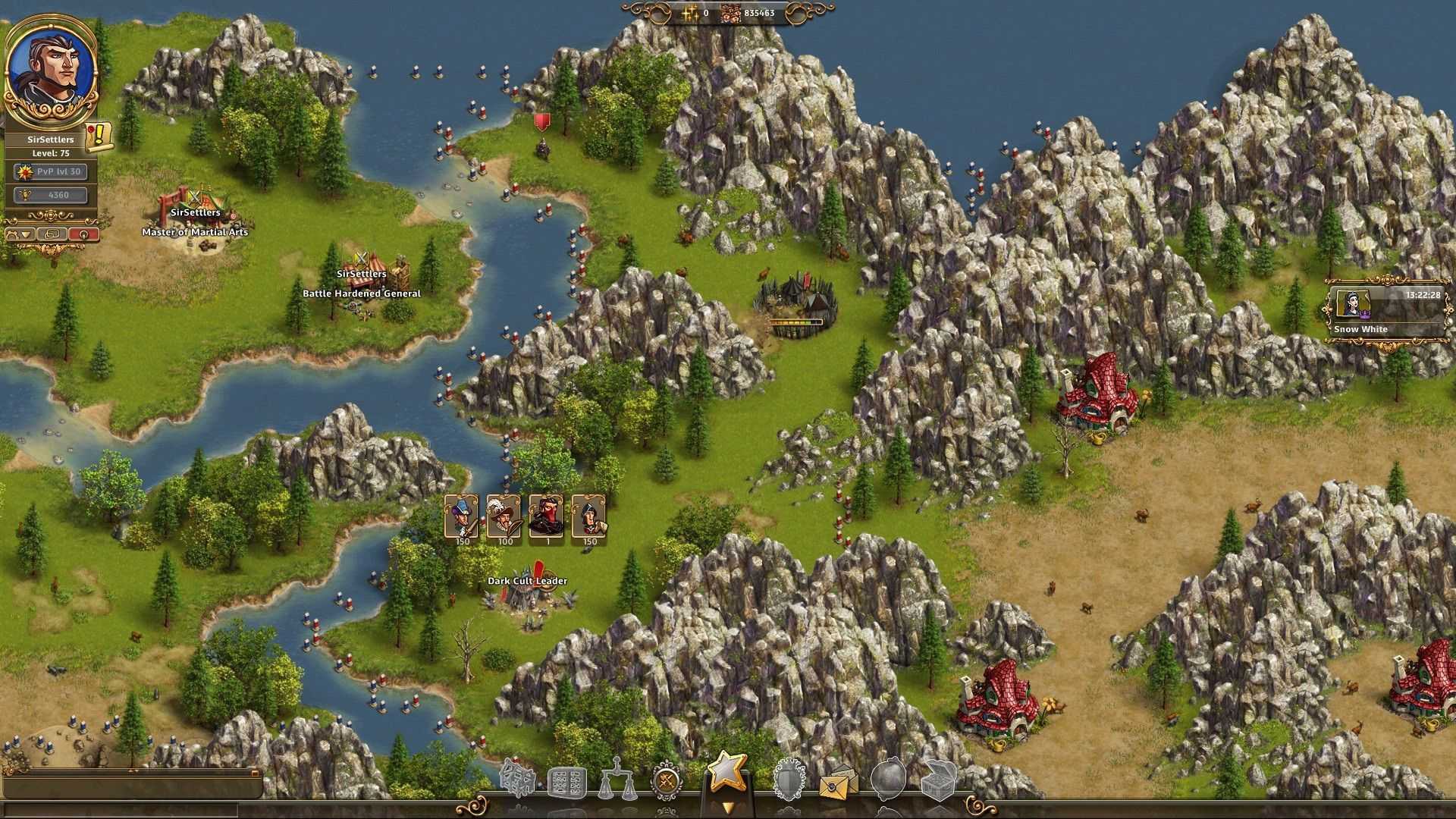Select the feathered-hat bowman unit card
Viewport: 1456px width, 819px height.
504,518
